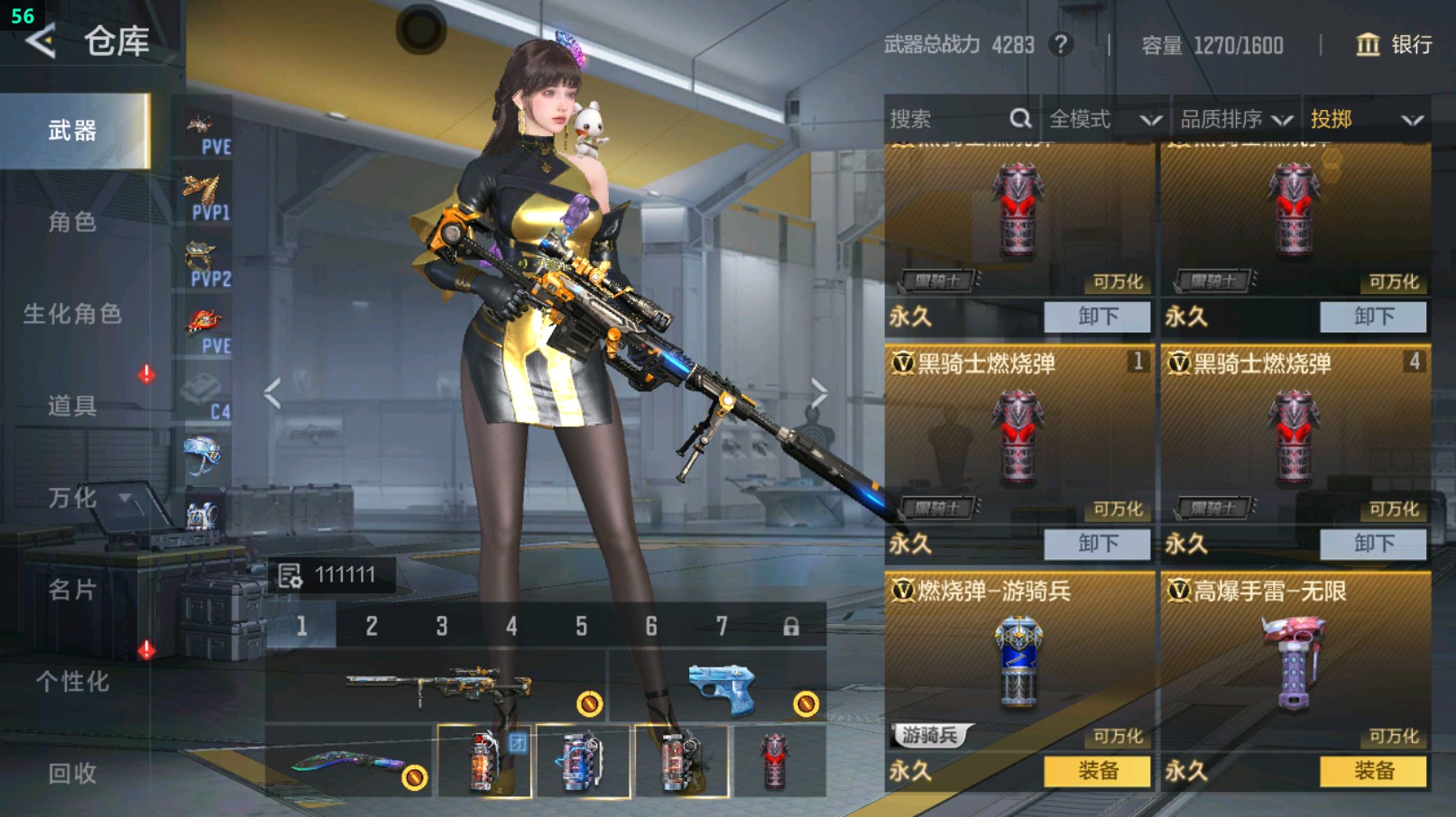Open the 品质排序 sorting dropdown
Screen dimensions: 1456x817
pyautogui.click(x=1236, y=119)
